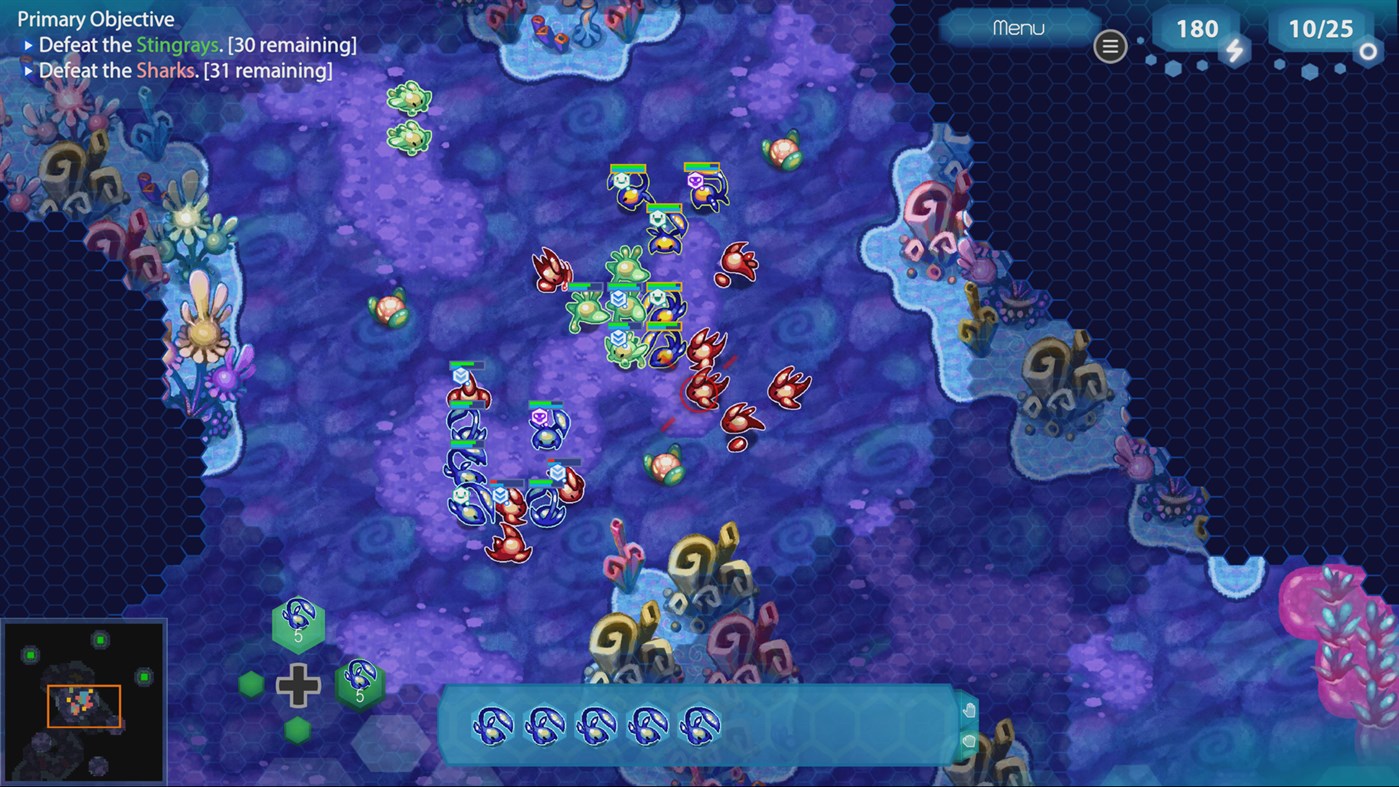Click the small green hex left of the cross
The height and width of the screenshot is (787, 1399).
point(249,686)
